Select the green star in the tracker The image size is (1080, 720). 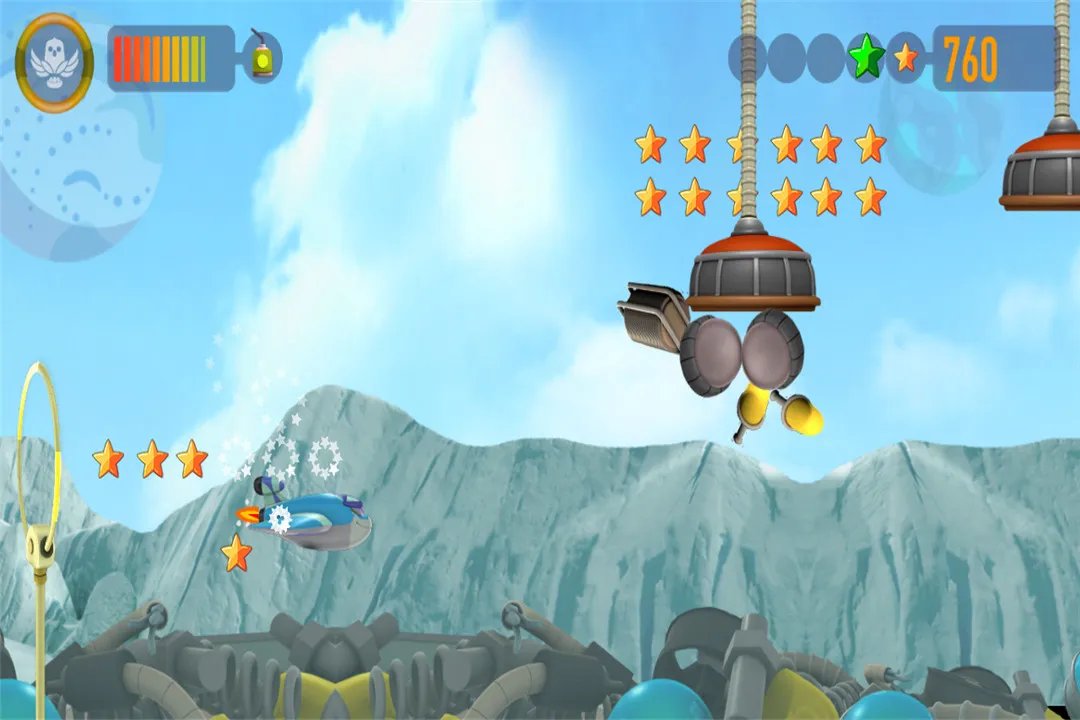pyautogui.click(x=866, y=58)
